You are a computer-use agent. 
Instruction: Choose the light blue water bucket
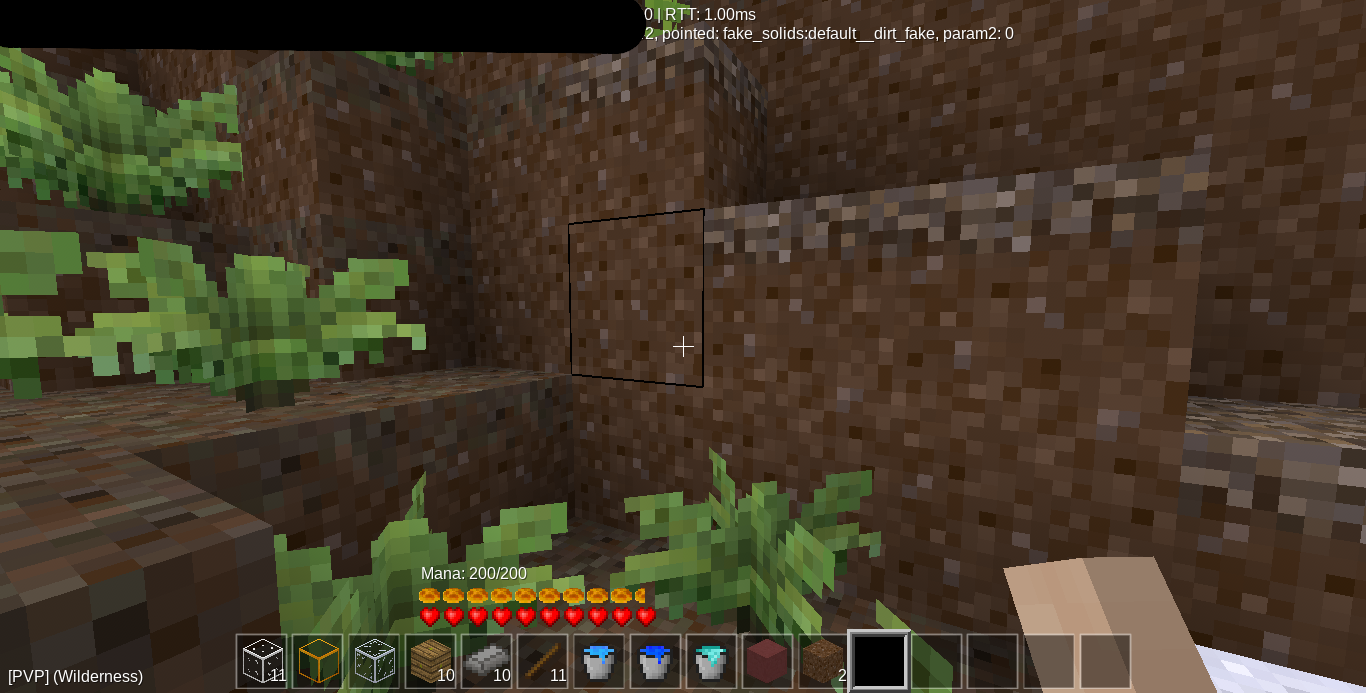pyautogui.click(x=598, y=661)
